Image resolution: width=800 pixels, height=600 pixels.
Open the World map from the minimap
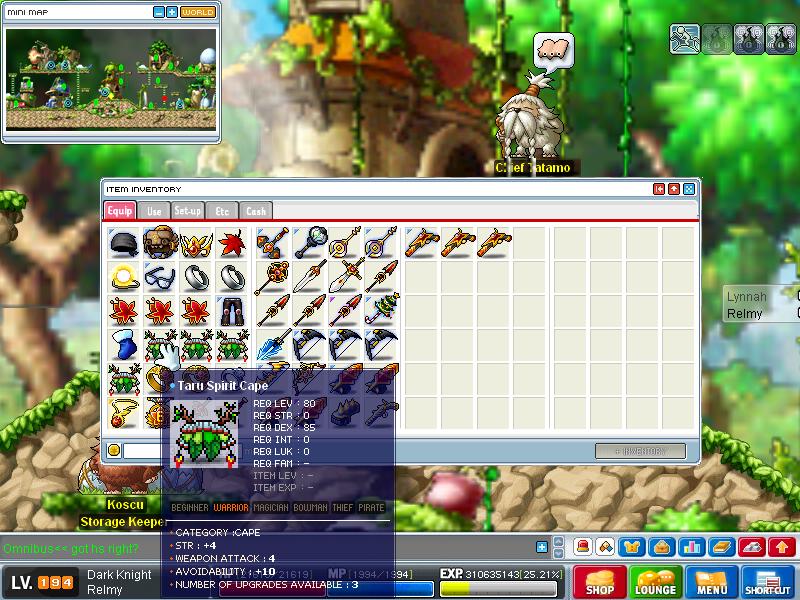coord(198,12)
